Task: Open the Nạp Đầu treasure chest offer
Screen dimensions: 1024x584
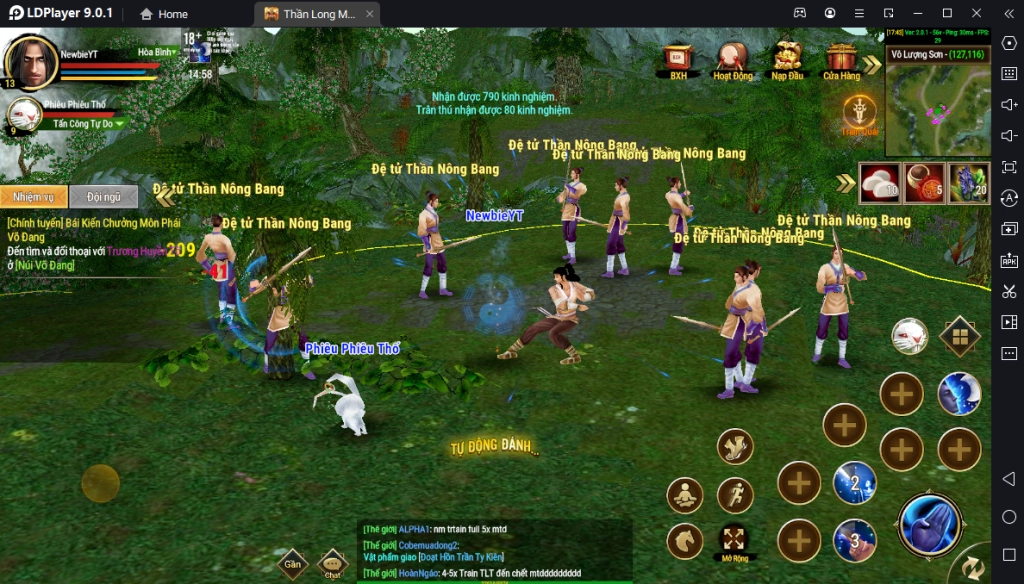Action: pyautogui.click(x=787, y=60)
